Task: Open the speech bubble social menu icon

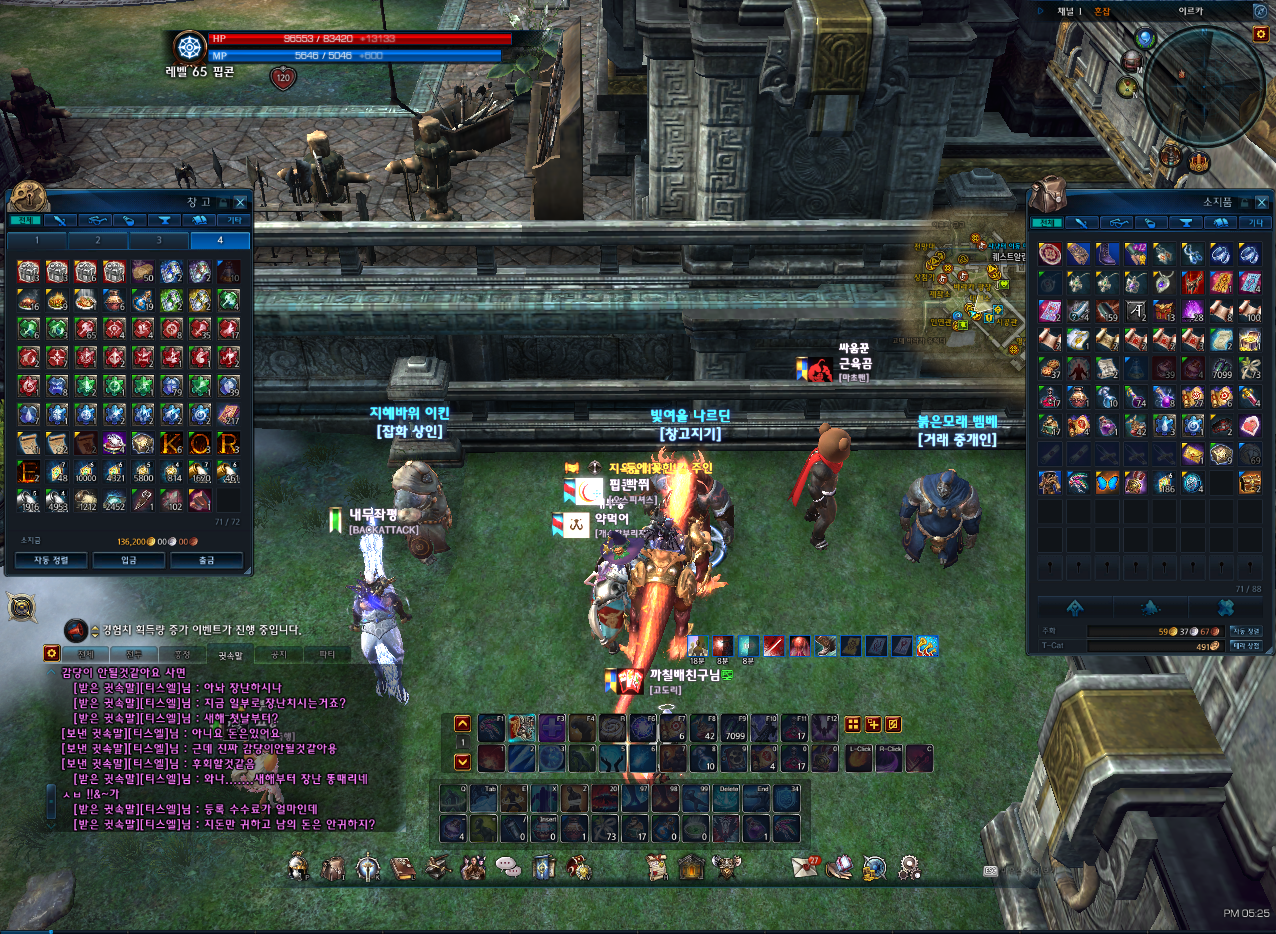Action: click(x=508, y=864)
